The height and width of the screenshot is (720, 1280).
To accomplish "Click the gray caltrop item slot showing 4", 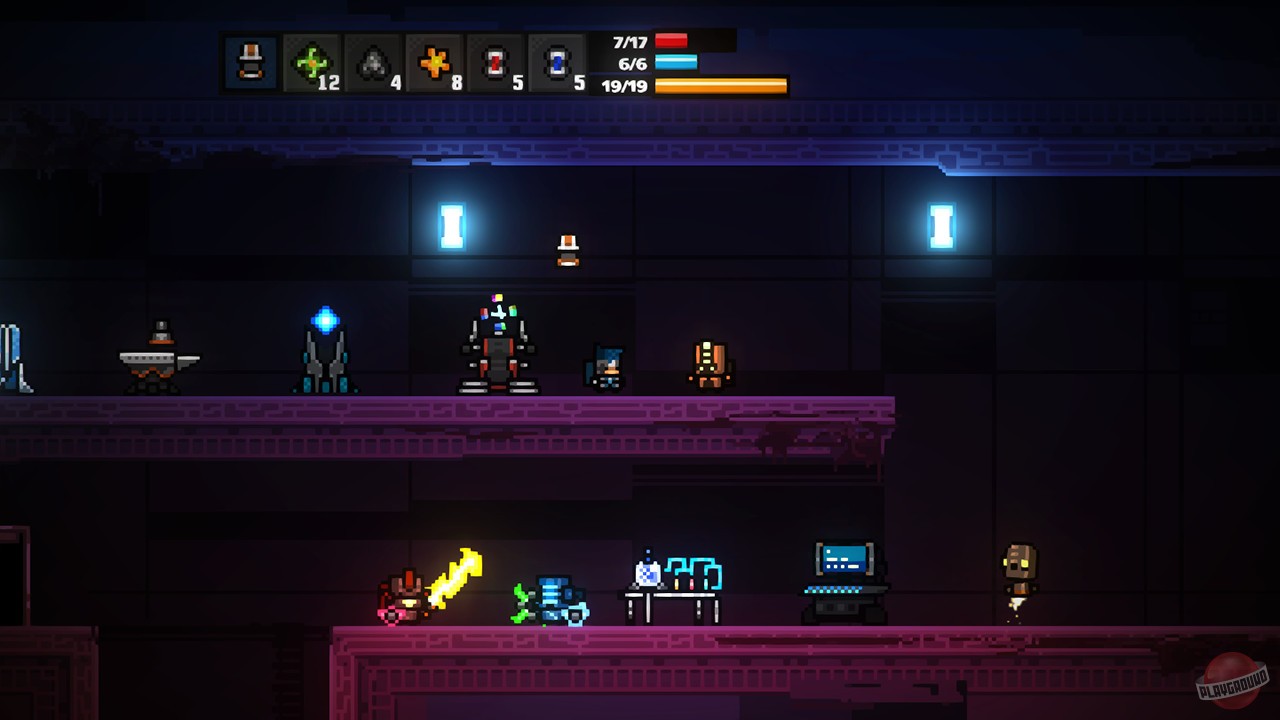I will [371, 62].
